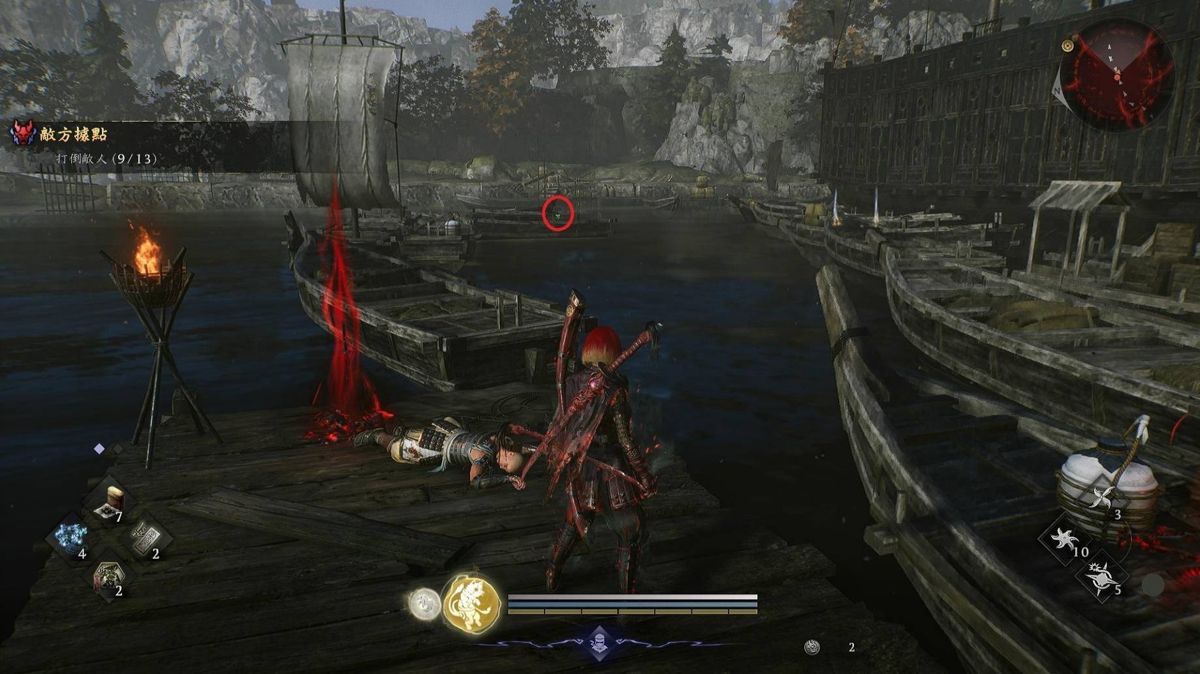Click the silver coin icon beside the 2

(813, 647)
